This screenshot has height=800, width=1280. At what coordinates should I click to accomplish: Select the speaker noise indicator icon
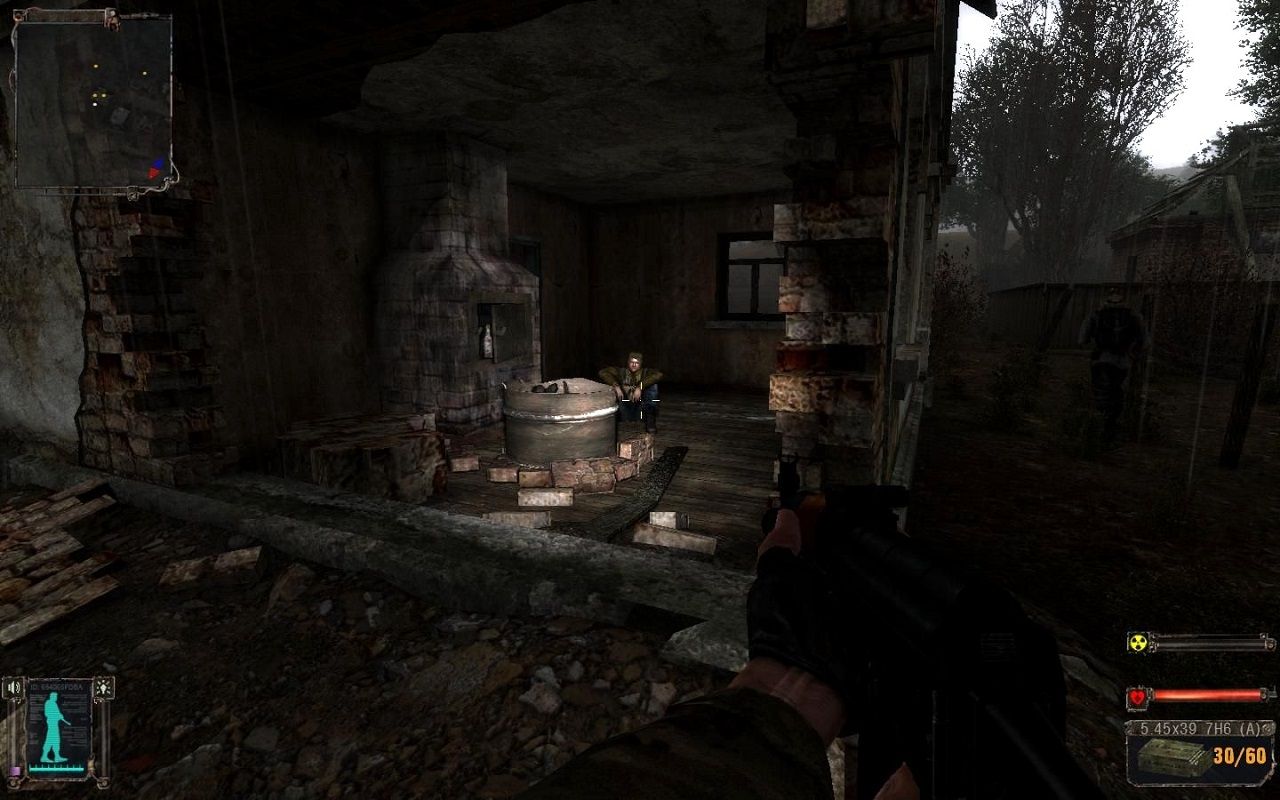pyautogui.click(x=14, y=688)
